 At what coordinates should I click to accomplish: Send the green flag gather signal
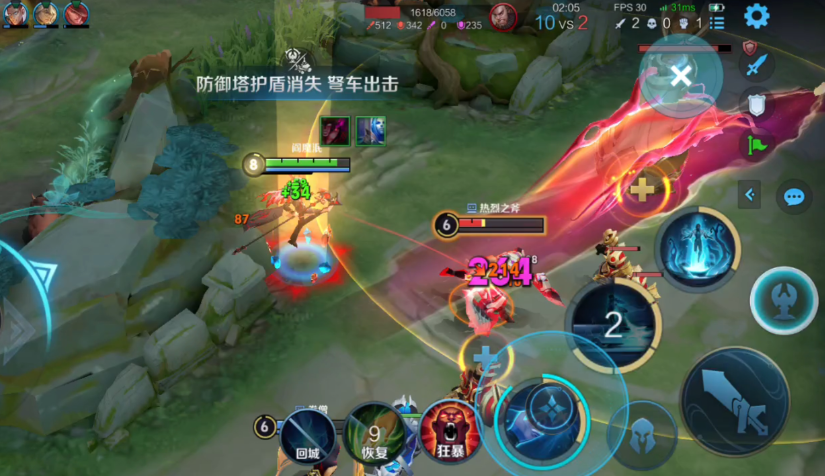point(757,145)
